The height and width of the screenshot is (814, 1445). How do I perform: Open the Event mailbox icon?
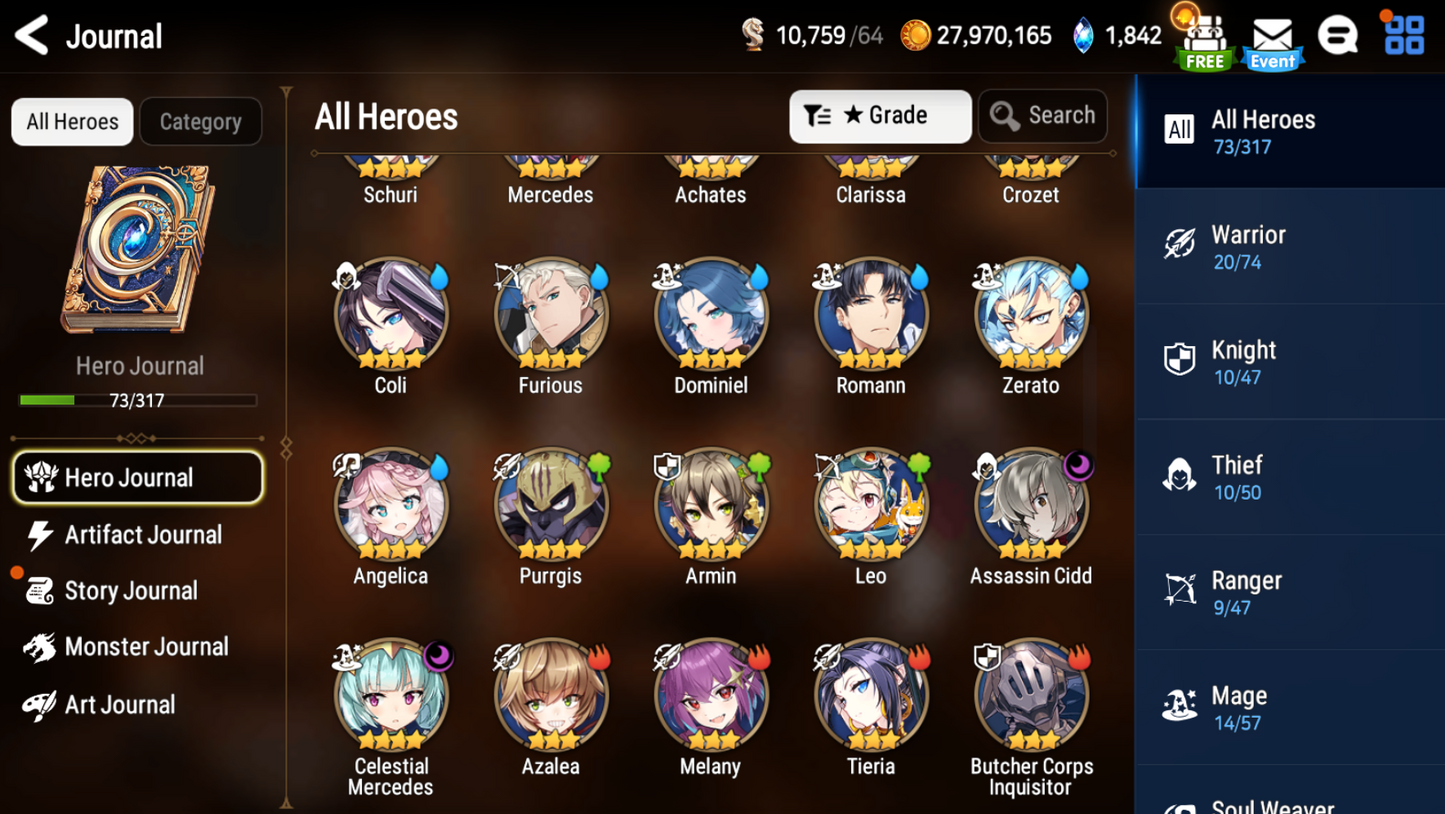pos(1272,42)
